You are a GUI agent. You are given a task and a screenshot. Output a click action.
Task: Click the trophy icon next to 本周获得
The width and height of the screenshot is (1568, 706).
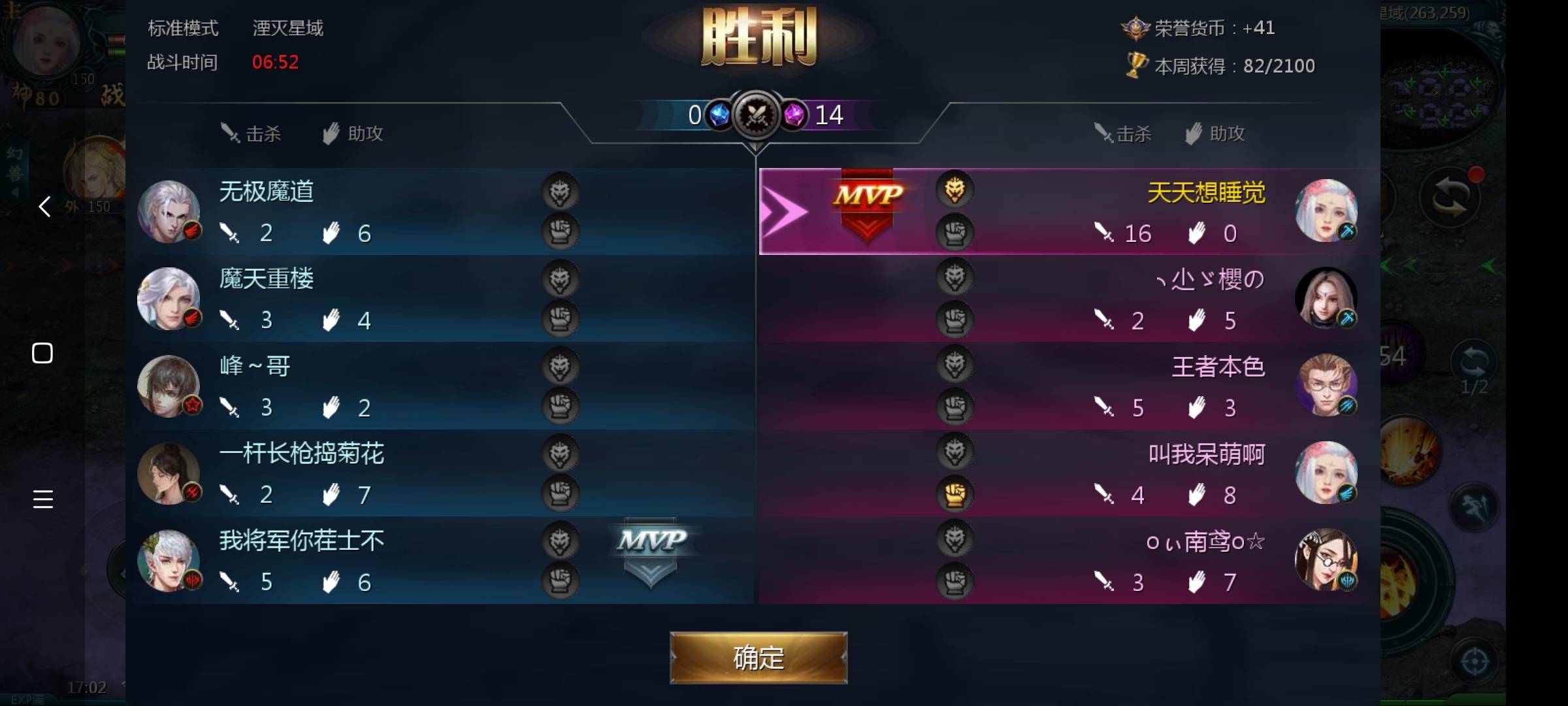(x=1136, y=65)
